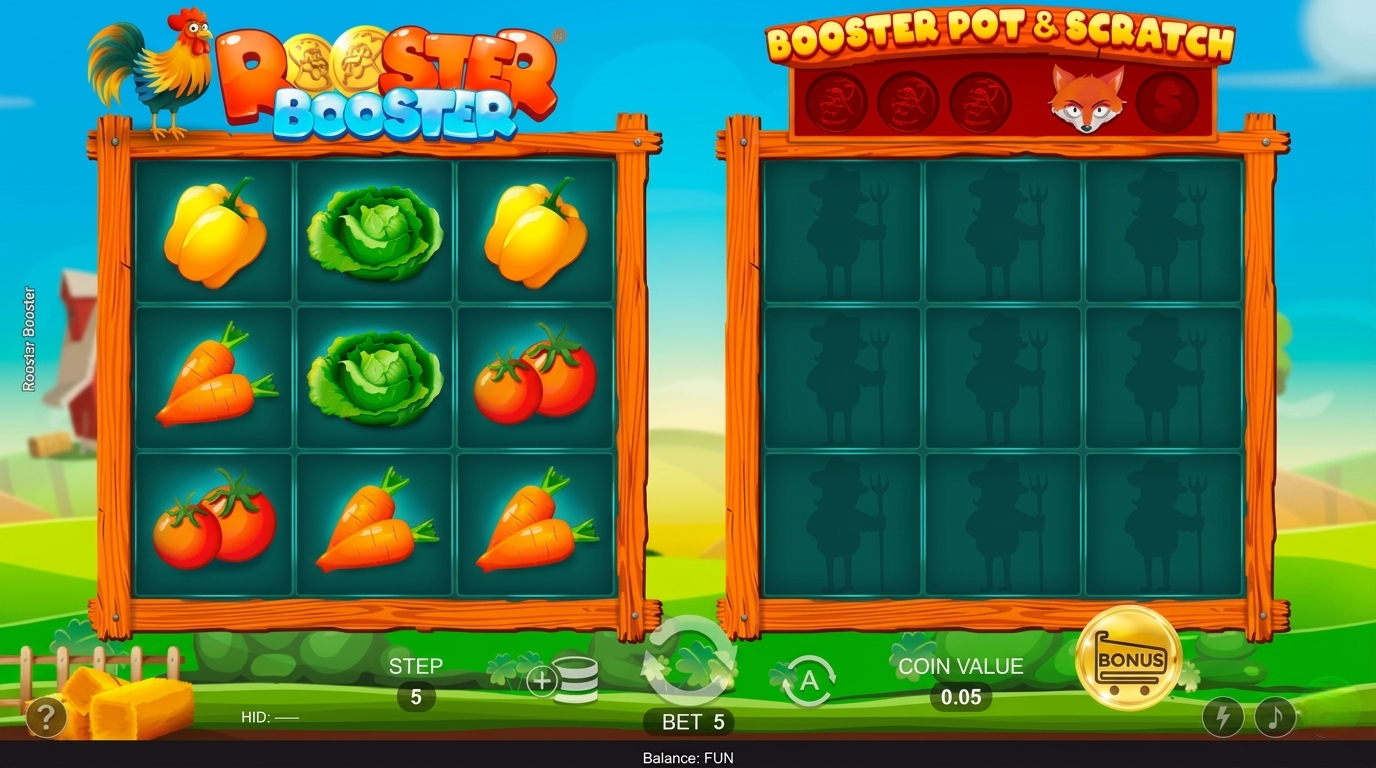Viewport: 1376px width, 768px height.
Task: Adjust the coin value showing 0.05
Action: point(959,696)
